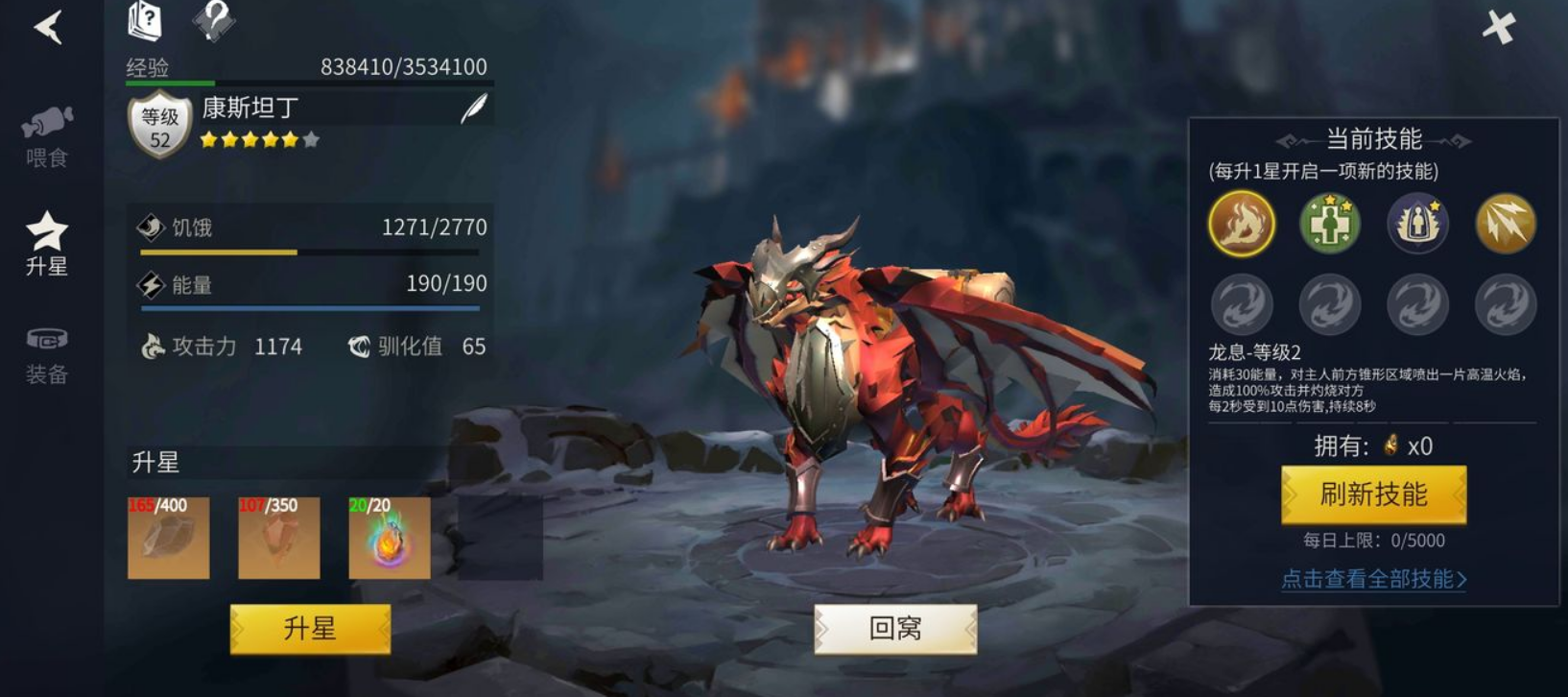Go back with the arrow button
The width and height of the screenshot is (1568, 697).
(48, 27)
